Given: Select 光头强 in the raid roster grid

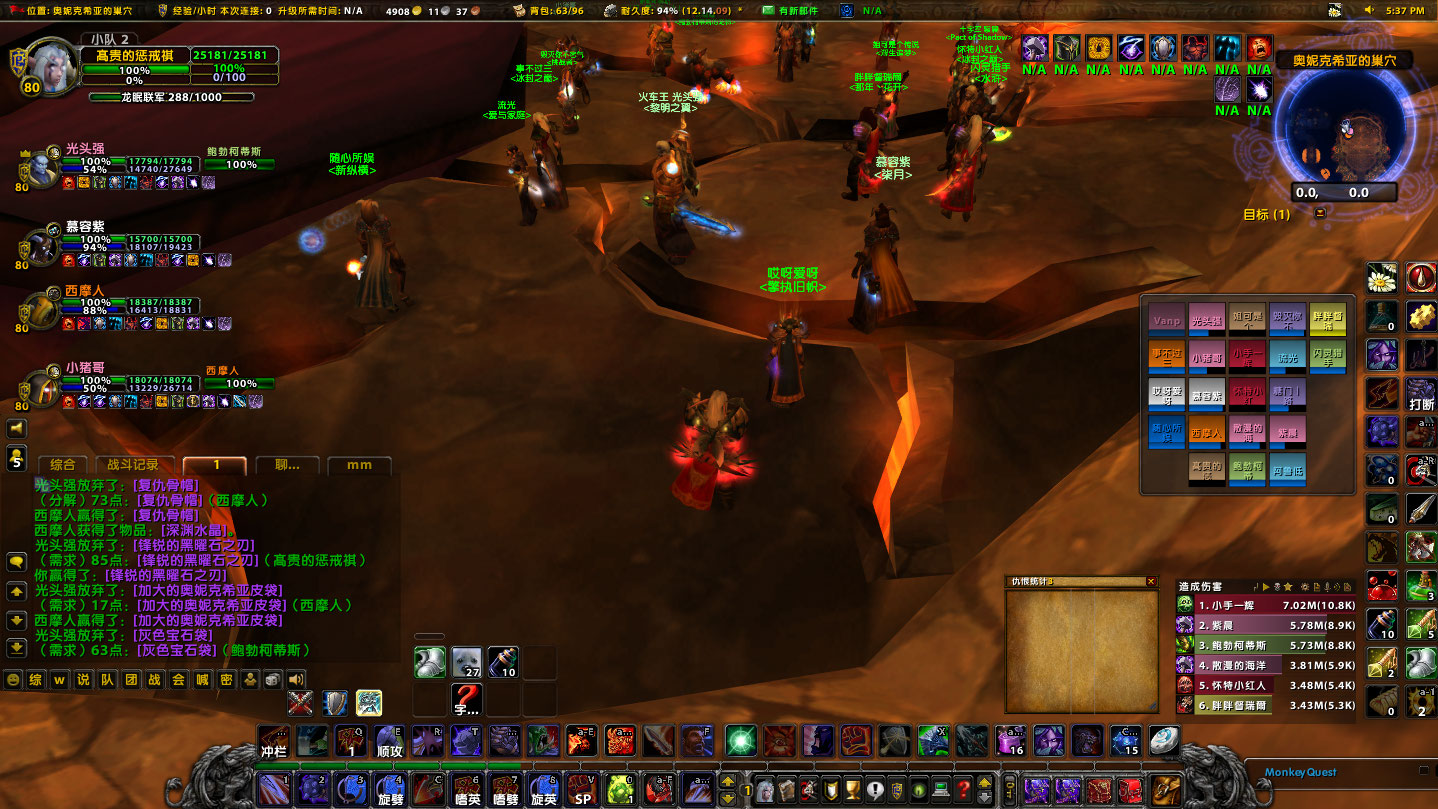Looking at the screenshot, I should (x=1207, y=321).
